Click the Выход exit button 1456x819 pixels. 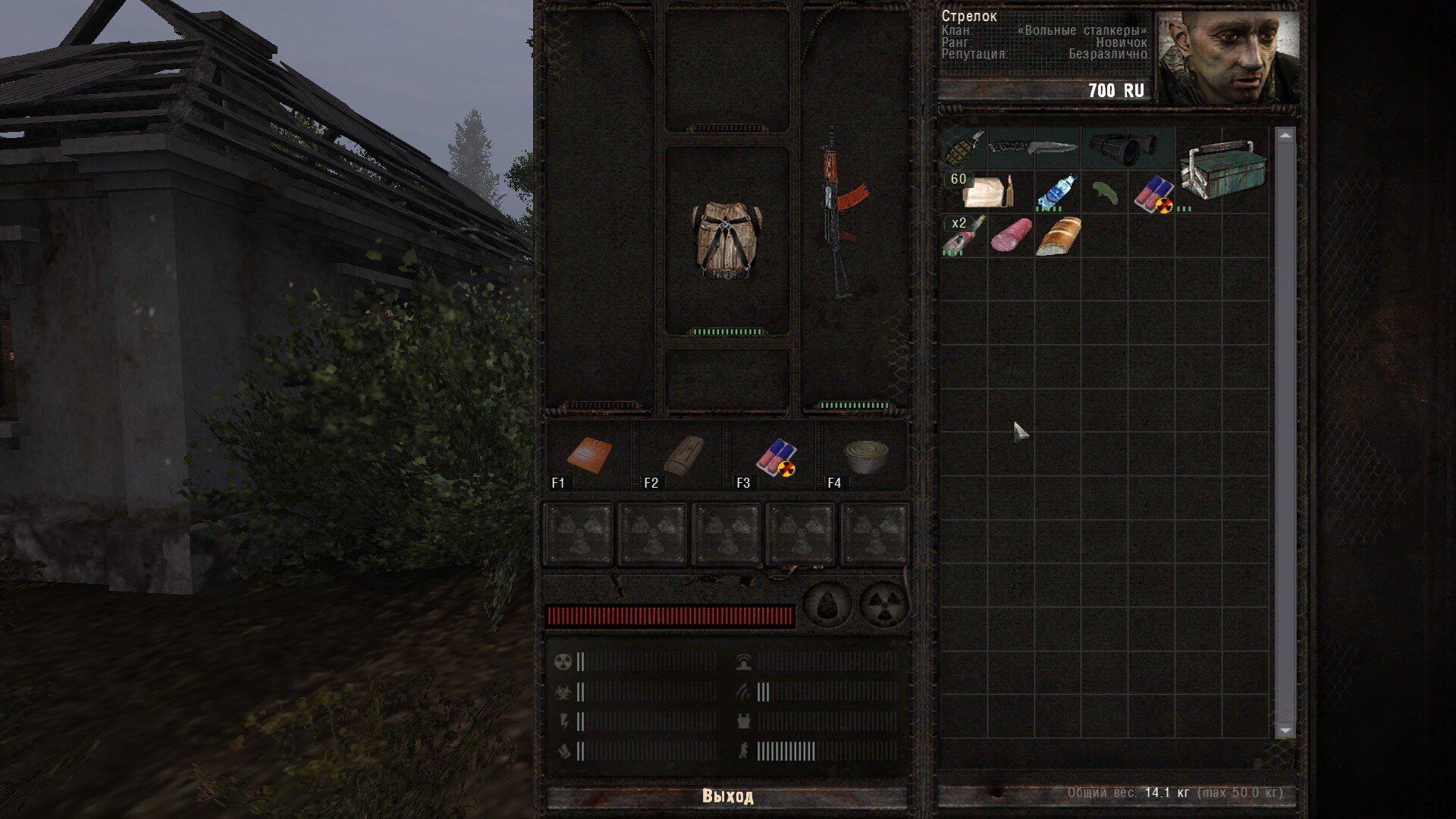(x=727, y=796)
